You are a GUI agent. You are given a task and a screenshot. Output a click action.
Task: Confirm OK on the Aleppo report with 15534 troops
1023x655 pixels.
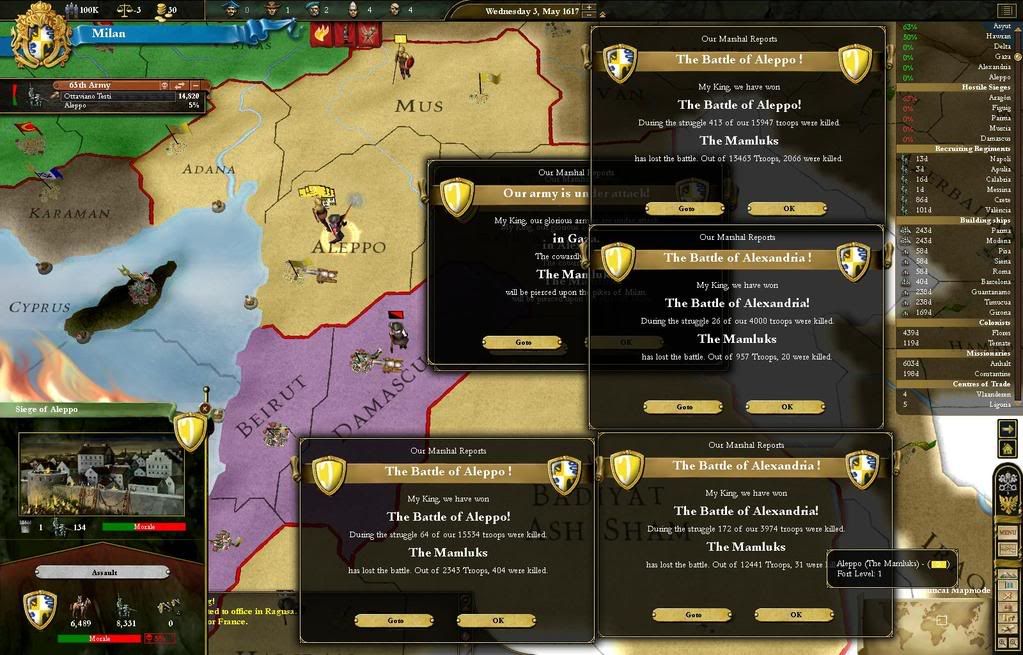click(497, 620)
